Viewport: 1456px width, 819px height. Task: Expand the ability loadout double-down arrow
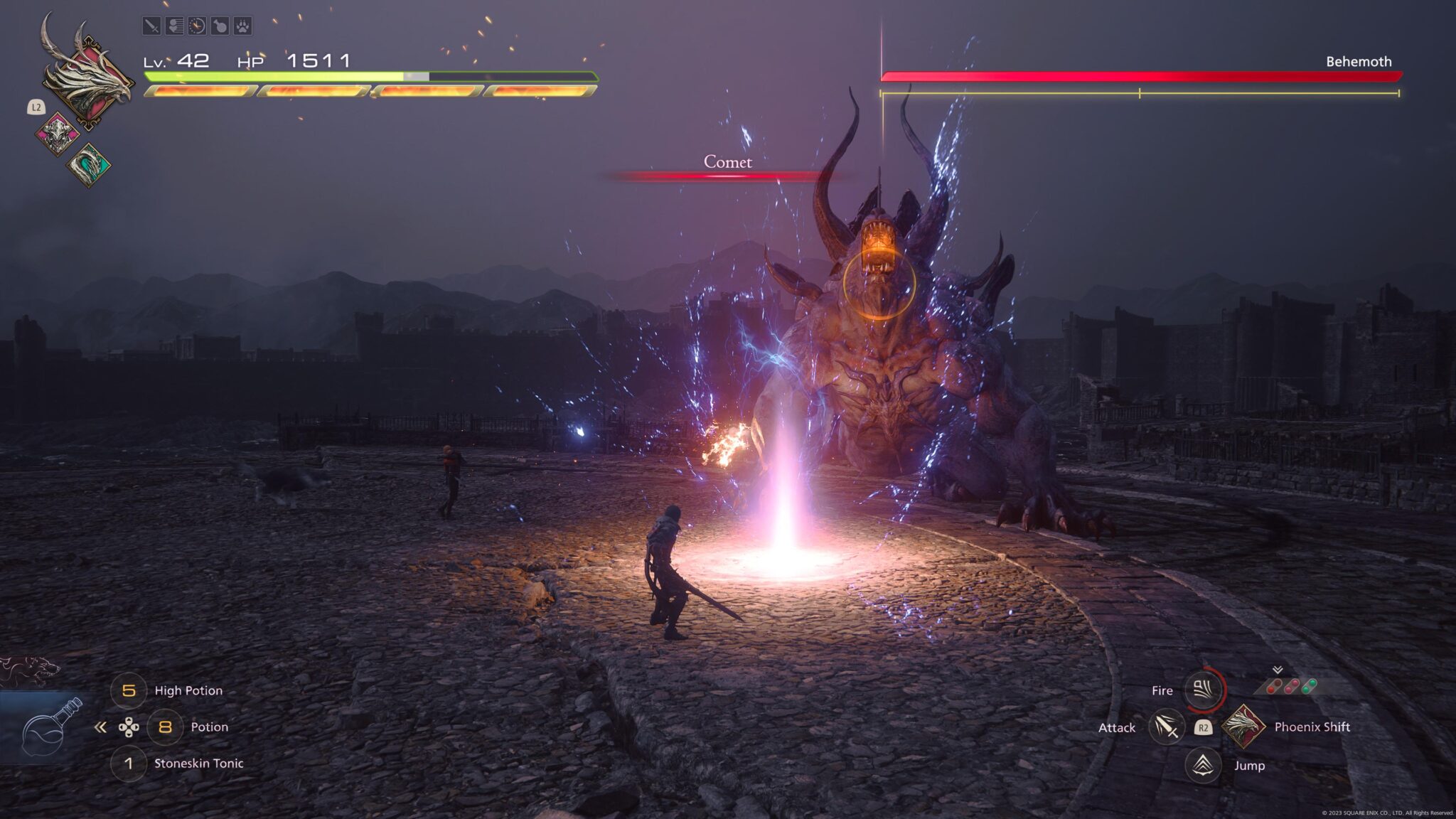1278,670
